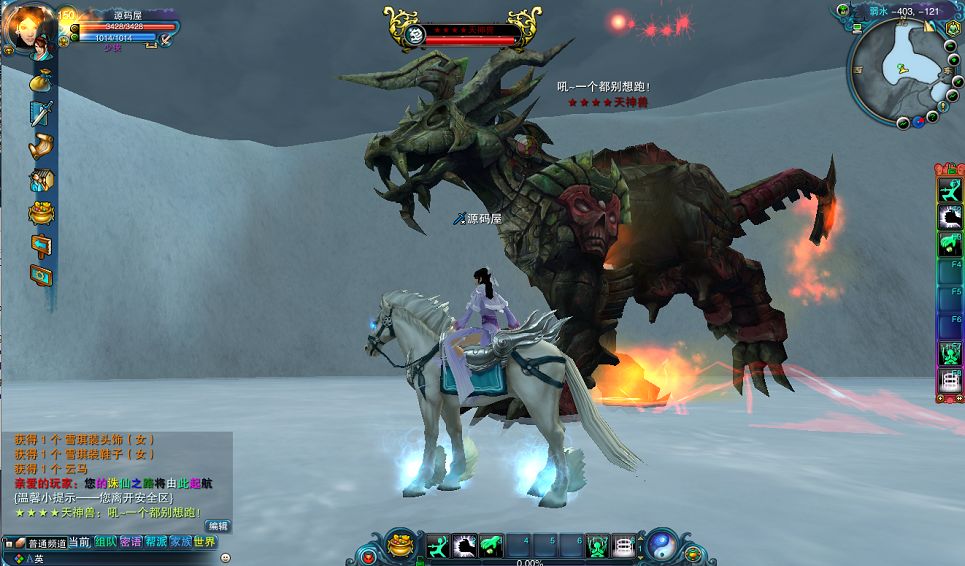Switch chat to the 世界 channel

click(x=205, y=542)
